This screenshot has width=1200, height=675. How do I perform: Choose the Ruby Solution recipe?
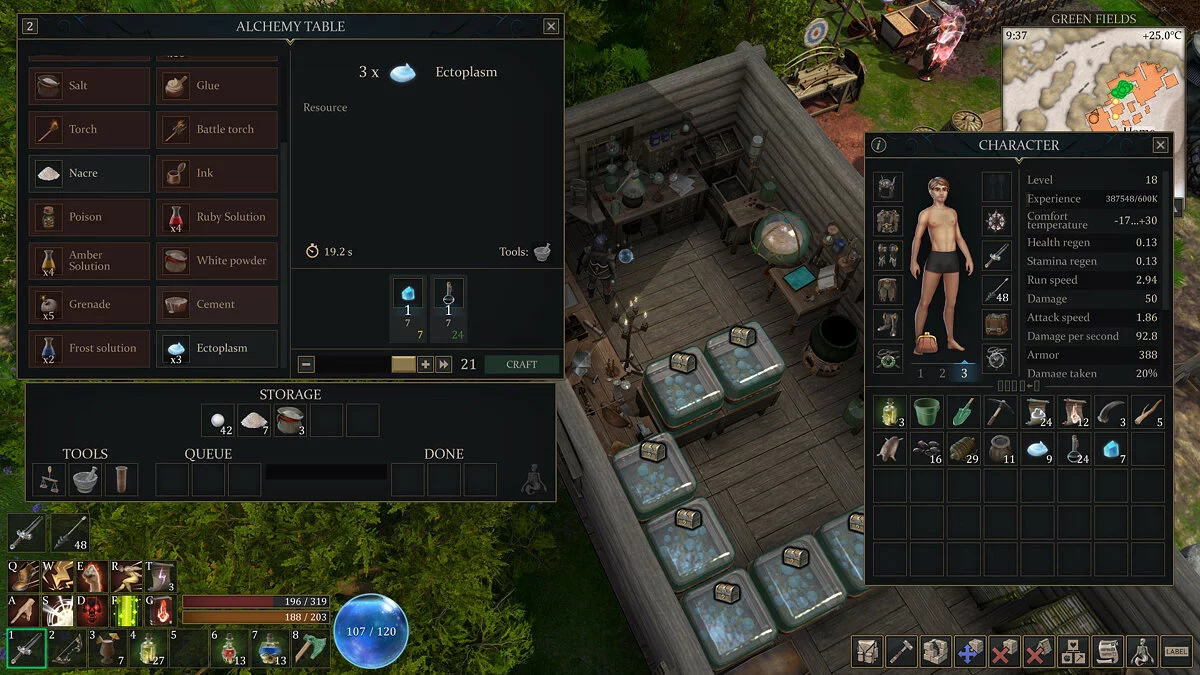(x=217, y=217)
